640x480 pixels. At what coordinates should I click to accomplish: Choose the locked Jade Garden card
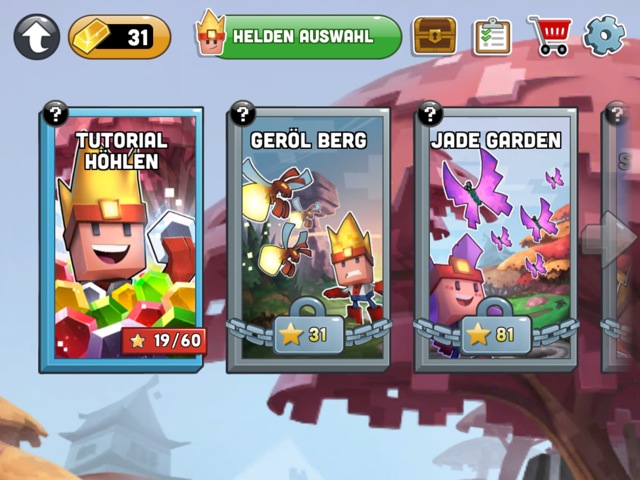pyautogui.click(x=497, y=240)
